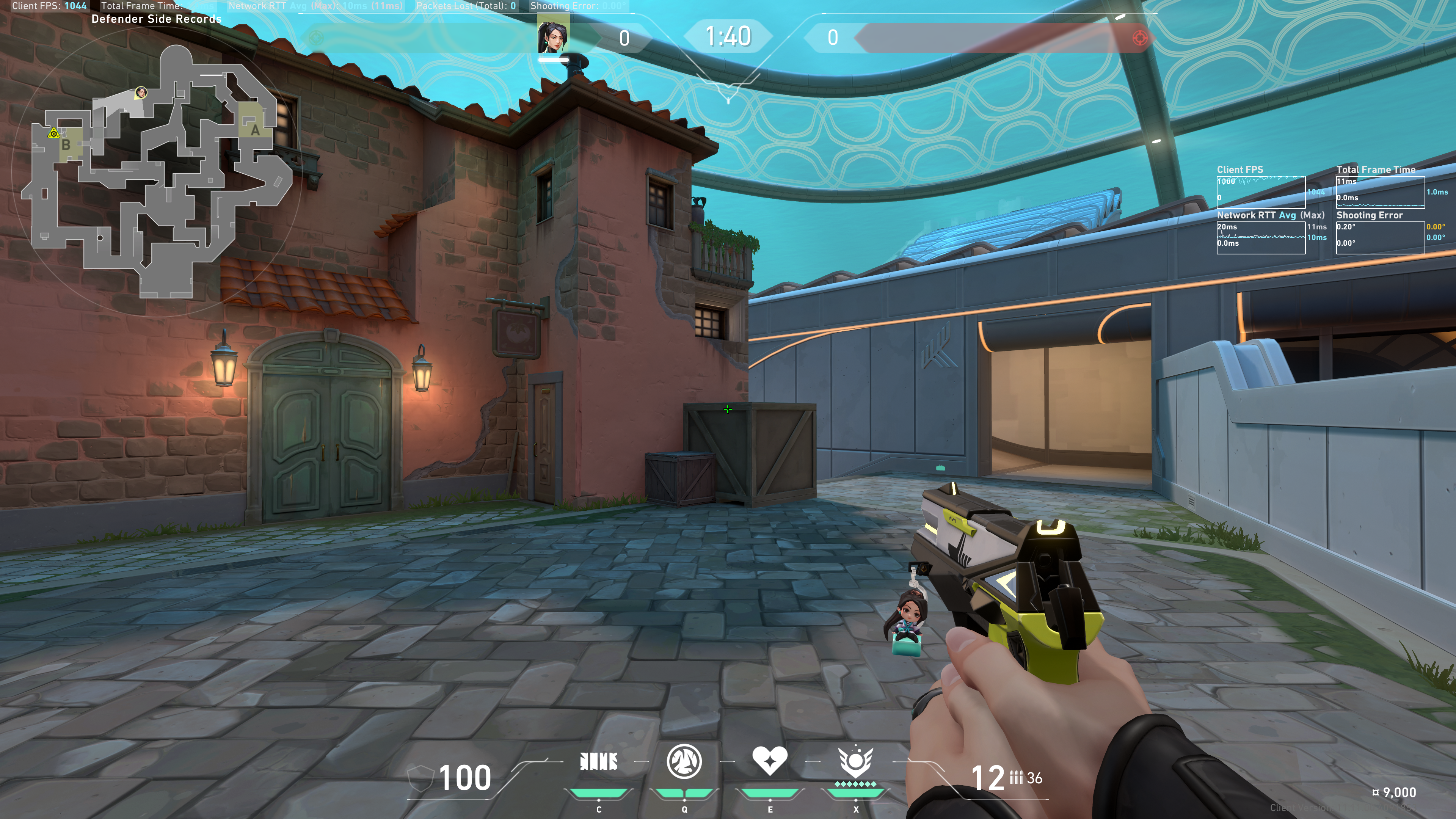Click the Client FPS performance graph
Image resolution: width=1456 pixels, height=819 pixels.
click(x=1260, y=192)
